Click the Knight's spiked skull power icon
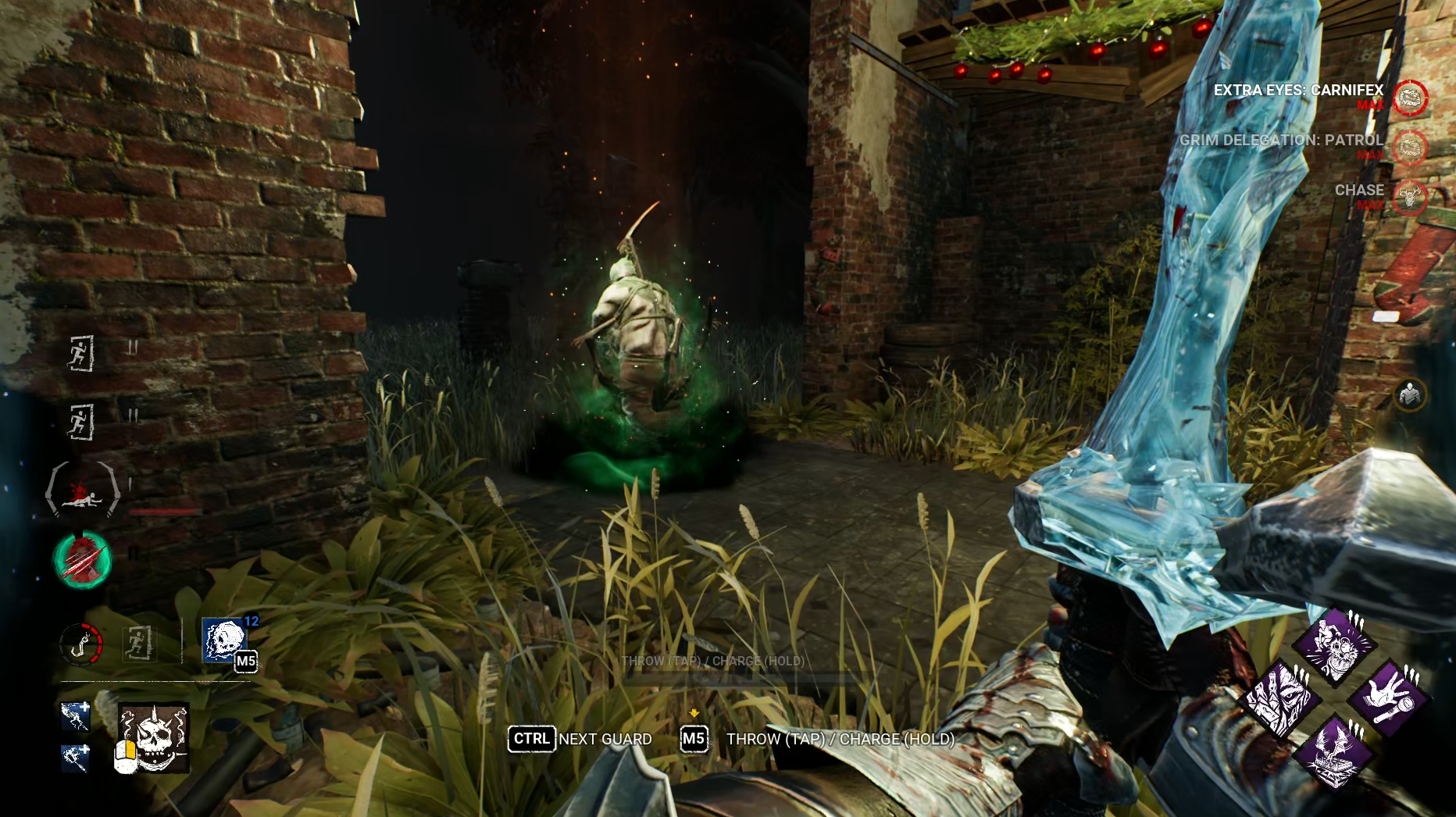The width and height of the screenshot is (1456, 817). [x=154, y=737]
